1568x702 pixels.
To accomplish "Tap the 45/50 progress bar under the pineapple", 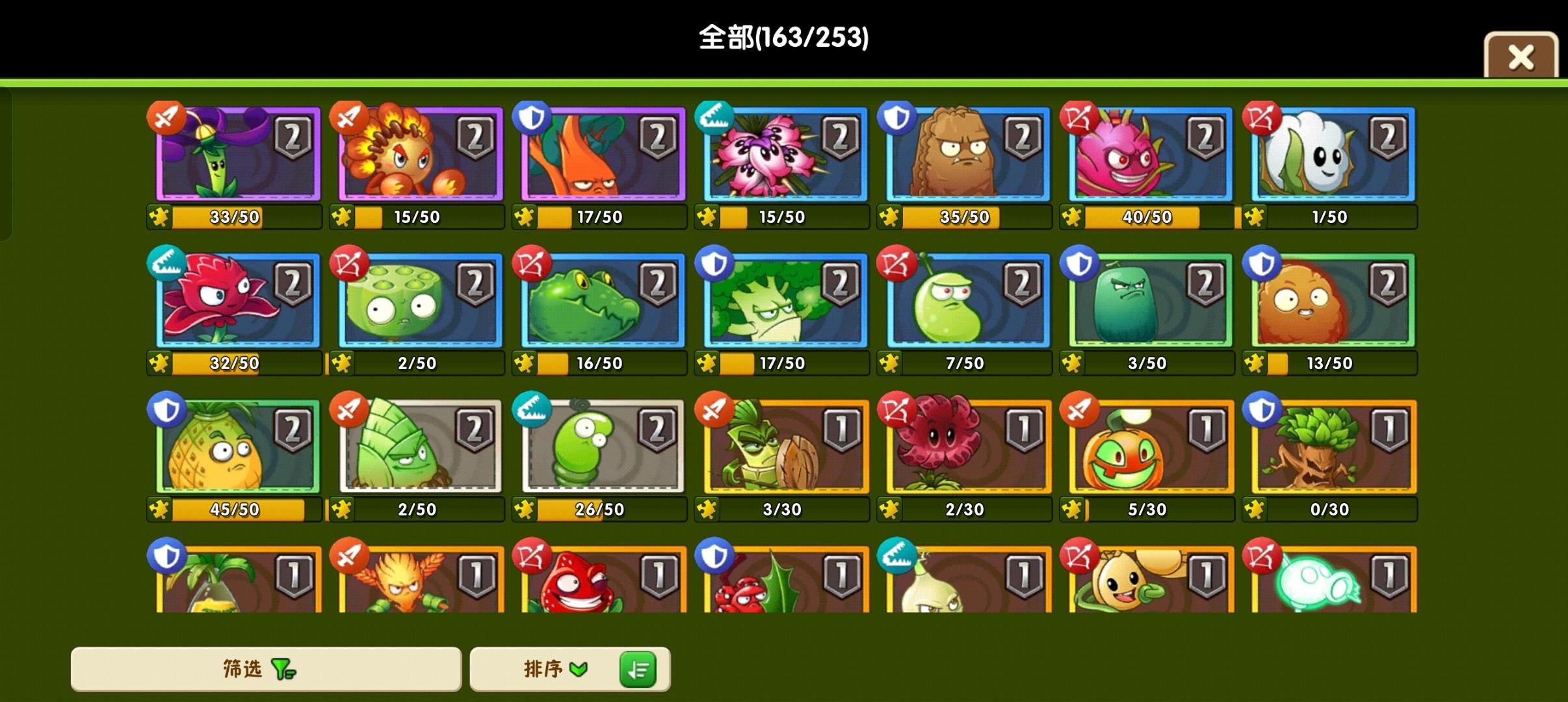I will (241, 510).
